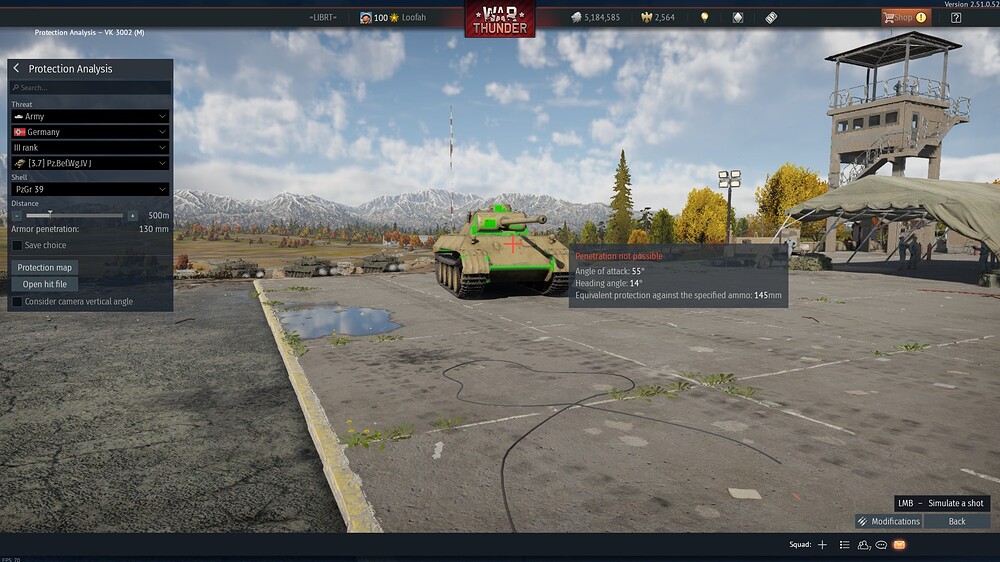Expand the III rank dropdown

pos(89,148)
